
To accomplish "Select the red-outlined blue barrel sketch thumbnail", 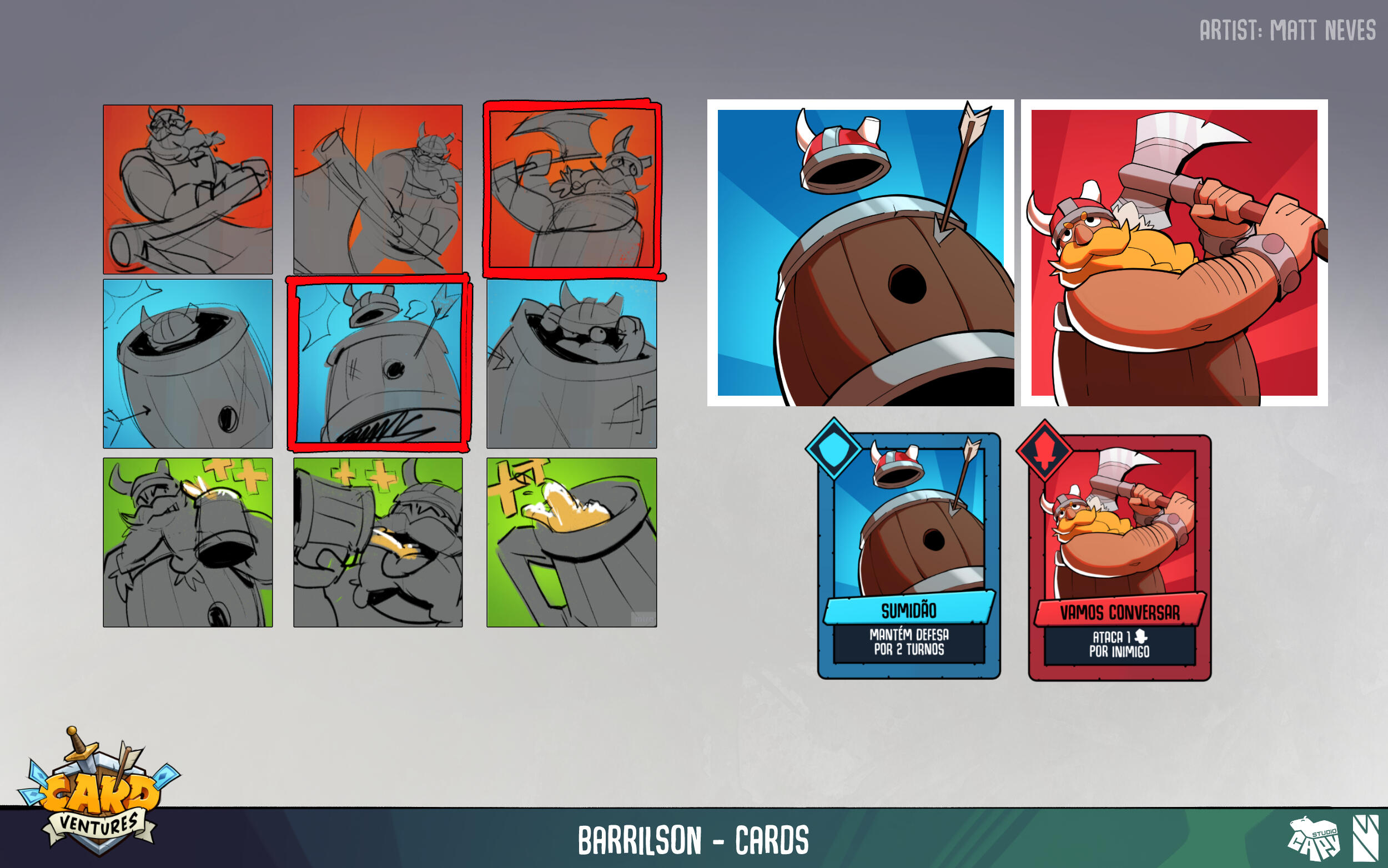I will (x=379, y=363).
